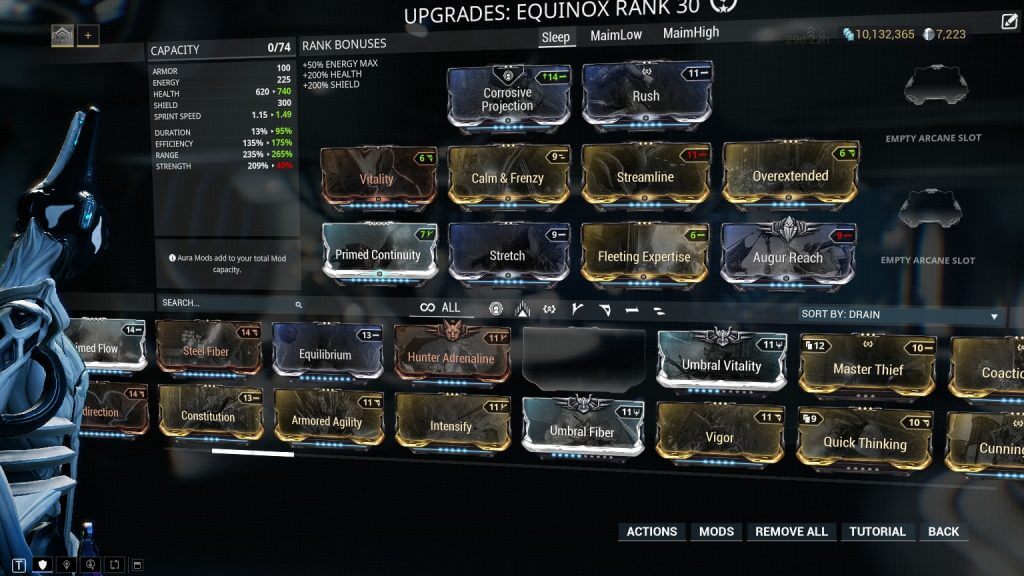Viewport: 1024px width, 576px height.
Task: Click the mod search field
Action: point(228,303)
